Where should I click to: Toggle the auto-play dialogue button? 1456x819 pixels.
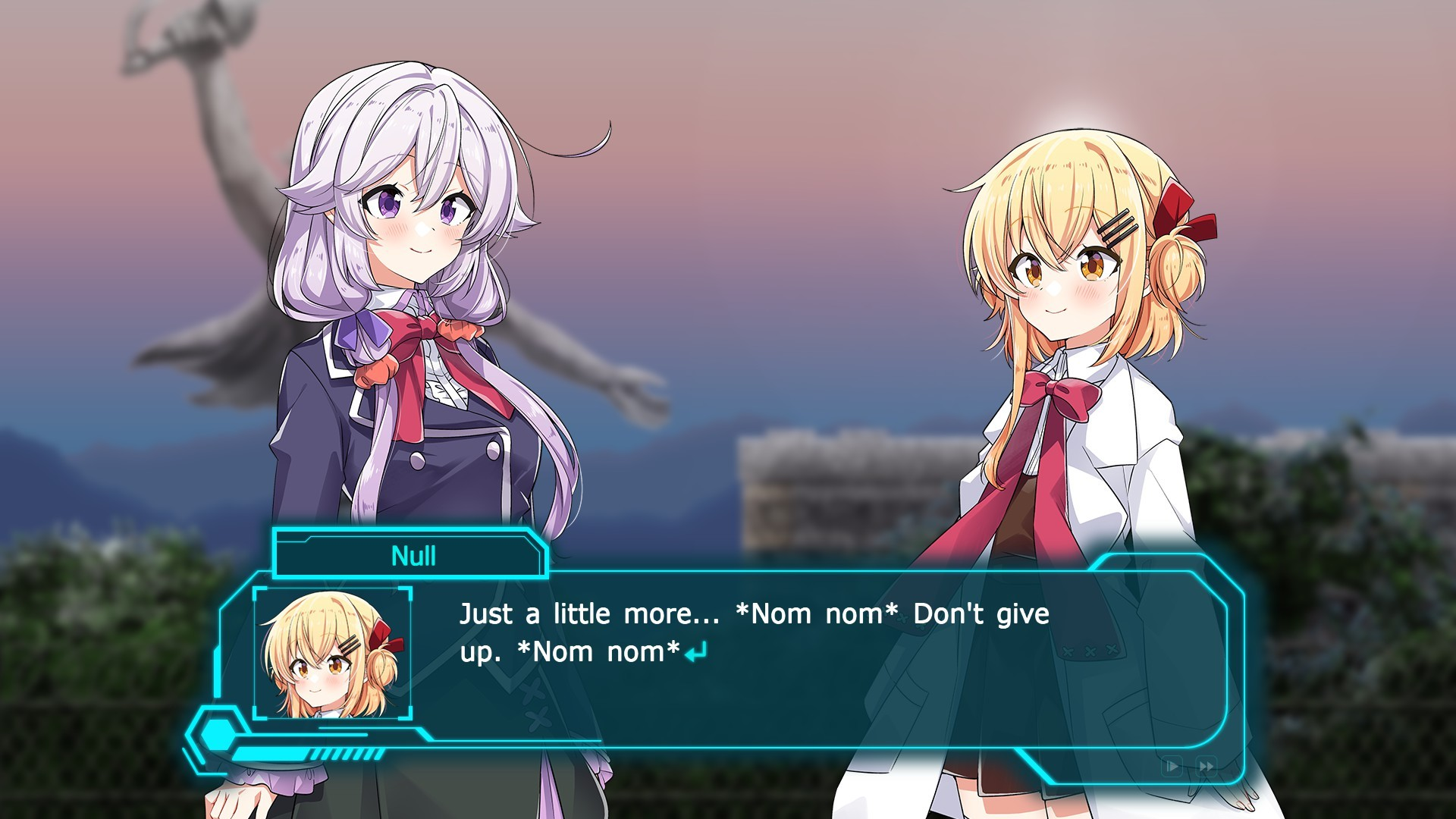1172,766
